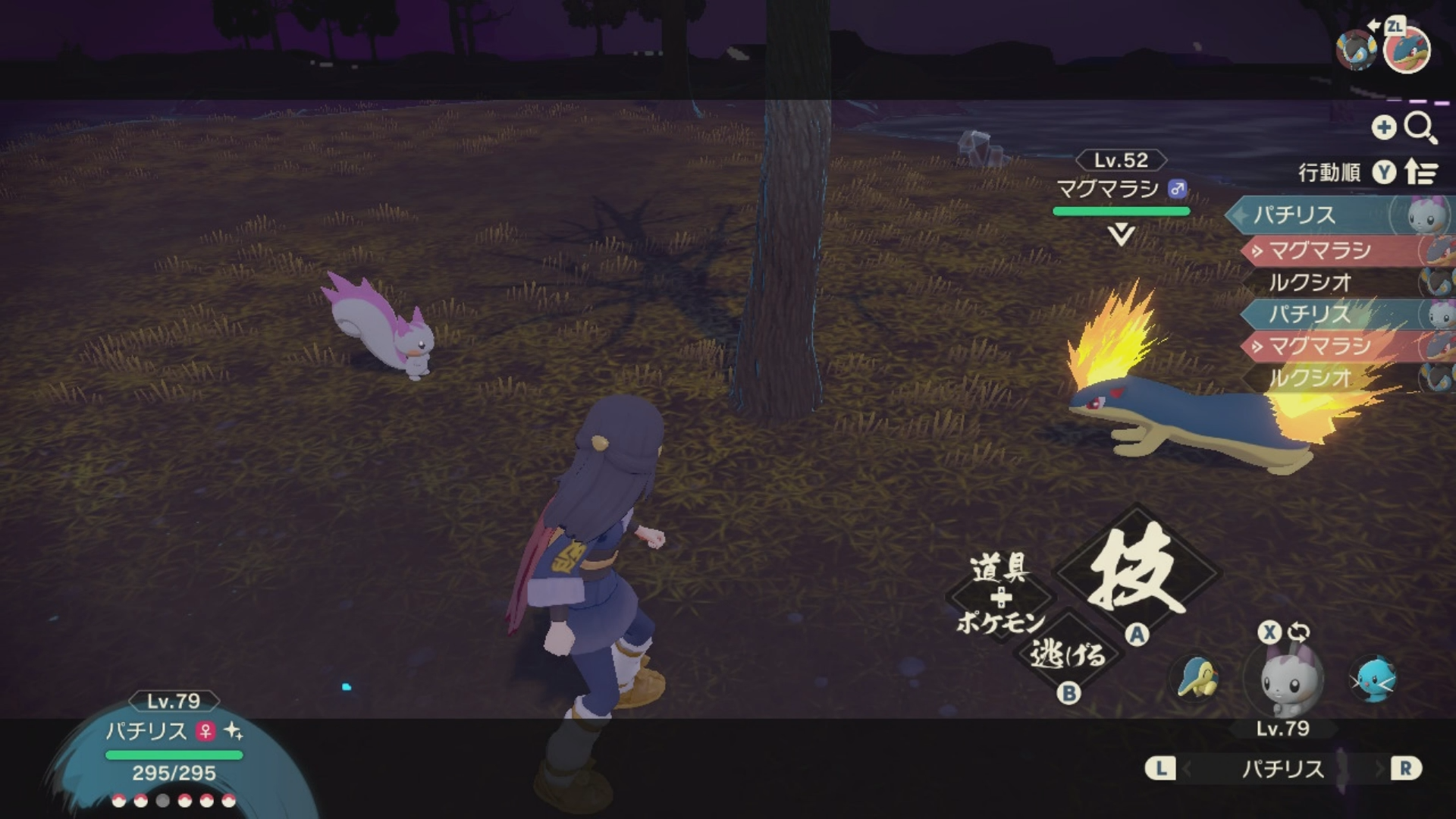Screen dimensions: 1456x819
Task: Click the magnifying glass inspect icon
Action: tap(1420, 127)
